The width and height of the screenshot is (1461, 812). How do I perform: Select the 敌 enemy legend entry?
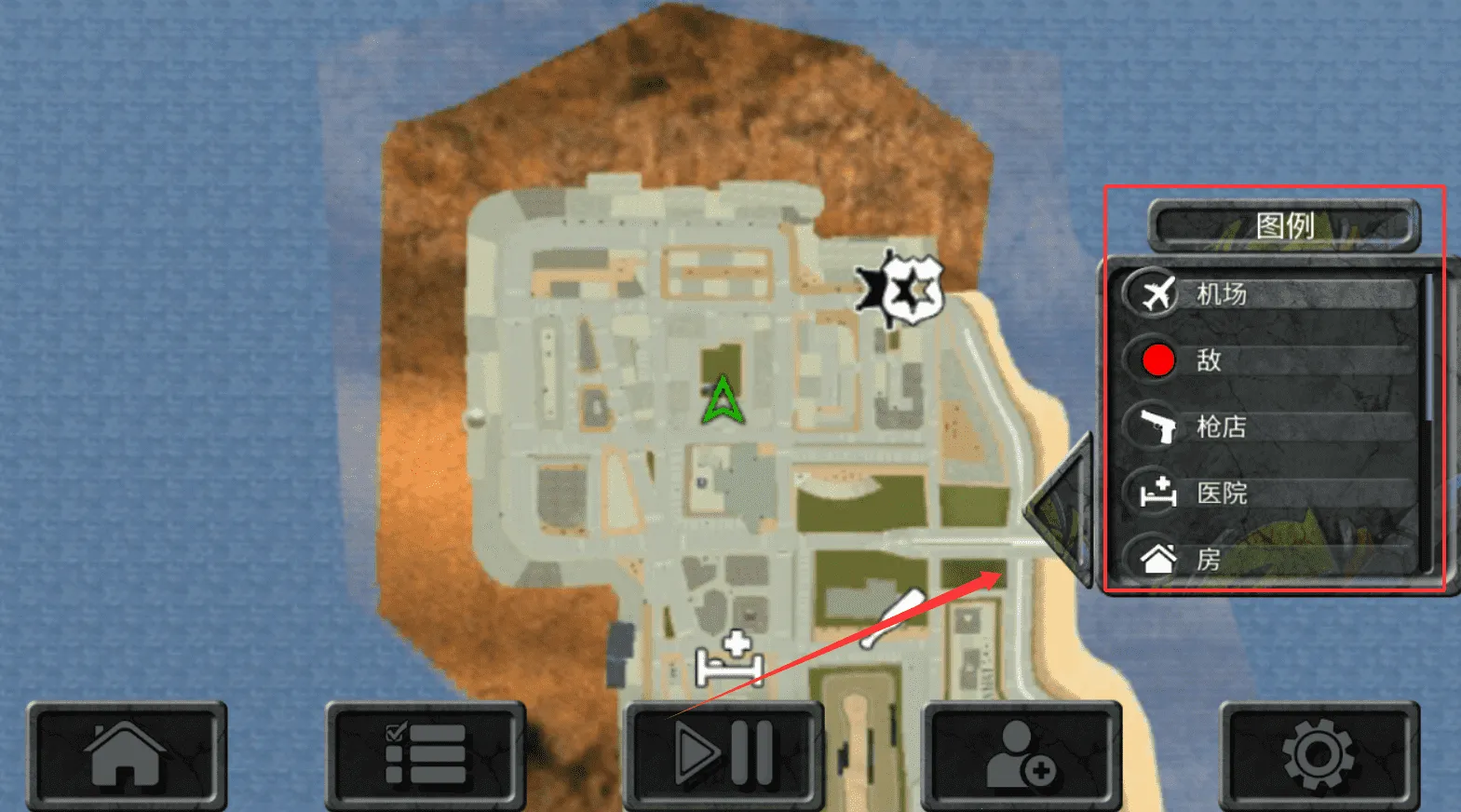(1270, 360)
